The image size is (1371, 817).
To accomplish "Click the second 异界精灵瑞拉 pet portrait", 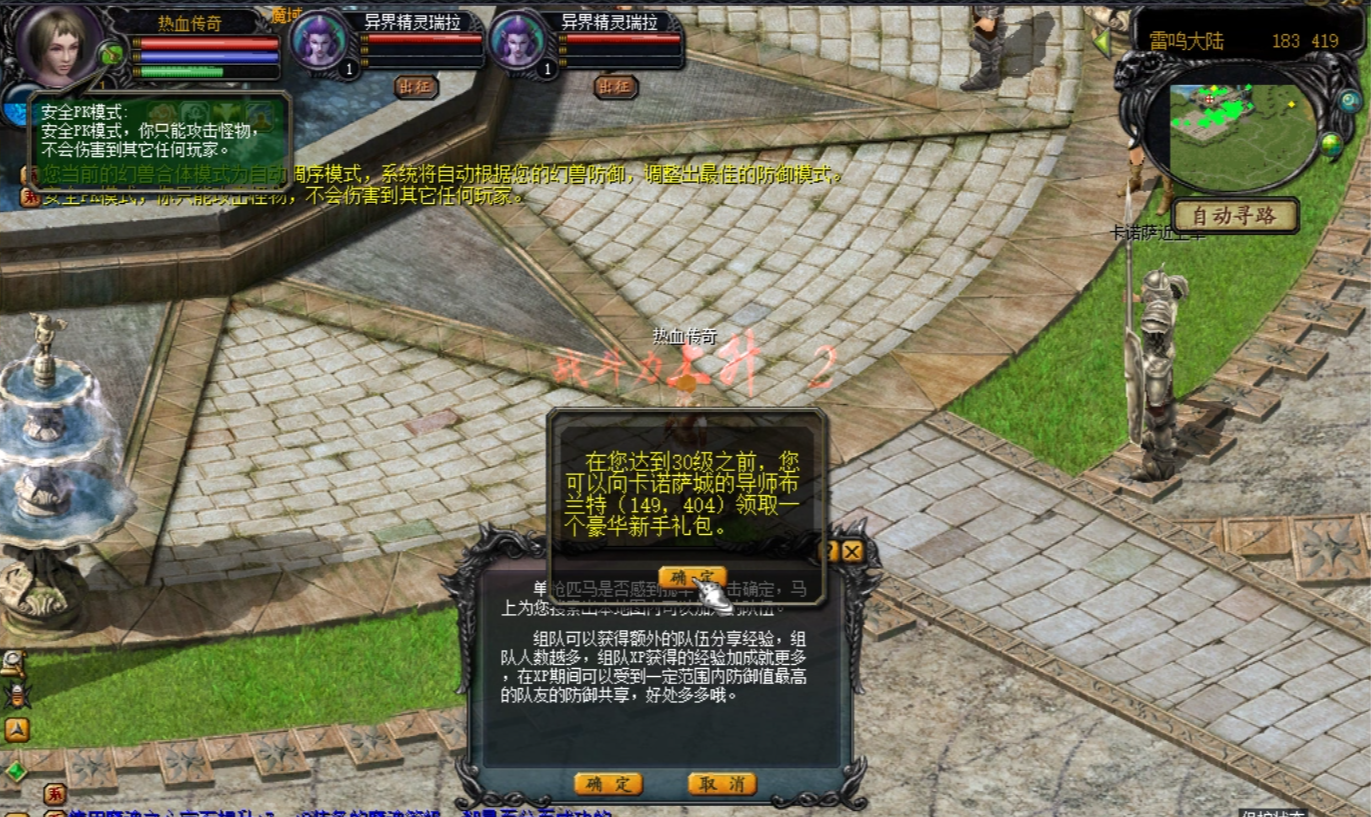I will tap(519, 42).
